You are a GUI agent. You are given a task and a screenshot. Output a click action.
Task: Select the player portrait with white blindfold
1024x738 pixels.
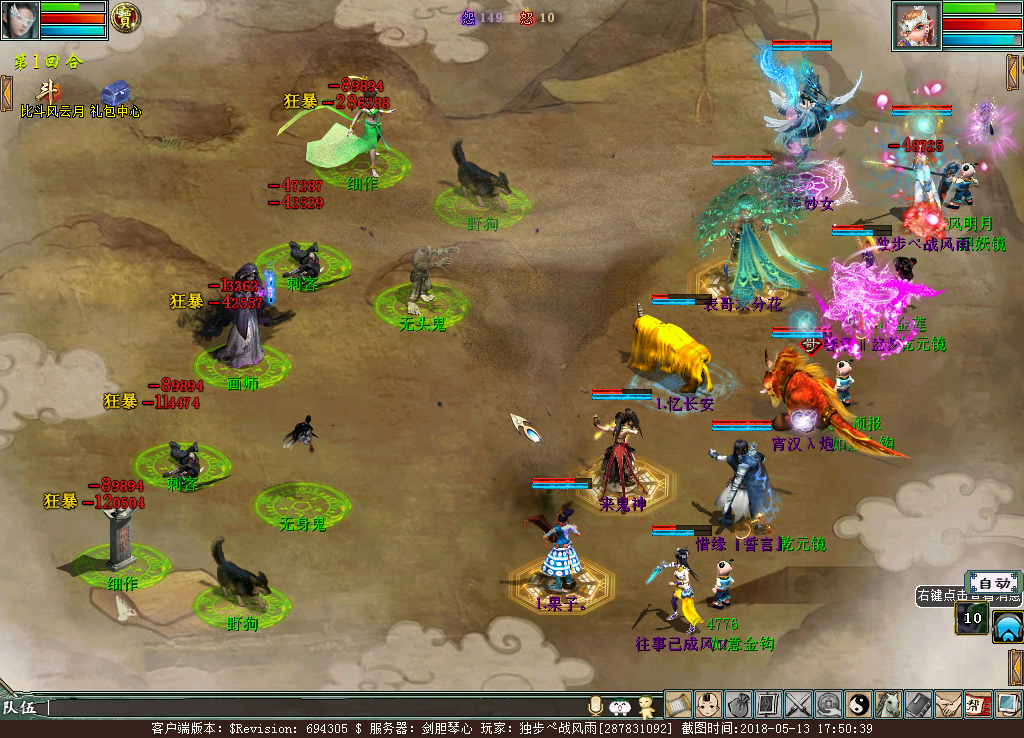coord(20,20)
